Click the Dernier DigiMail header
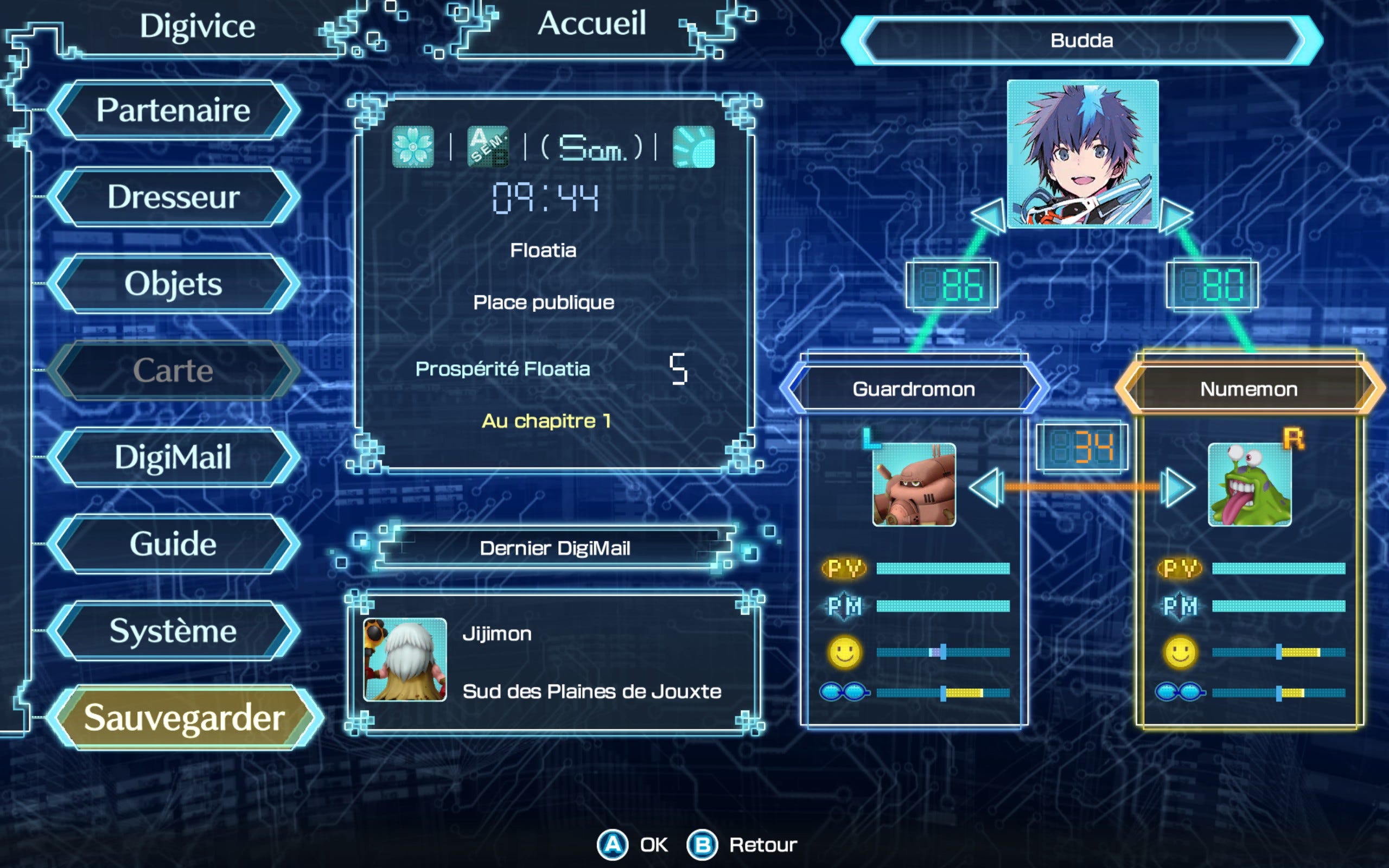Screen dimensions: 1389x868 coord(555,548)
